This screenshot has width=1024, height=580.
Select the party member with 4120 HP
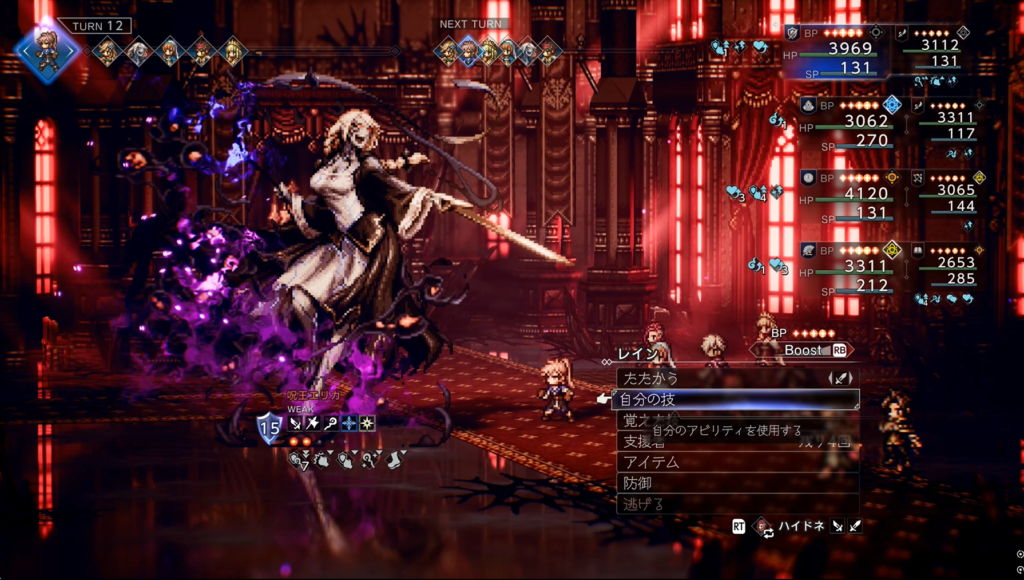[x=838, y=195]
